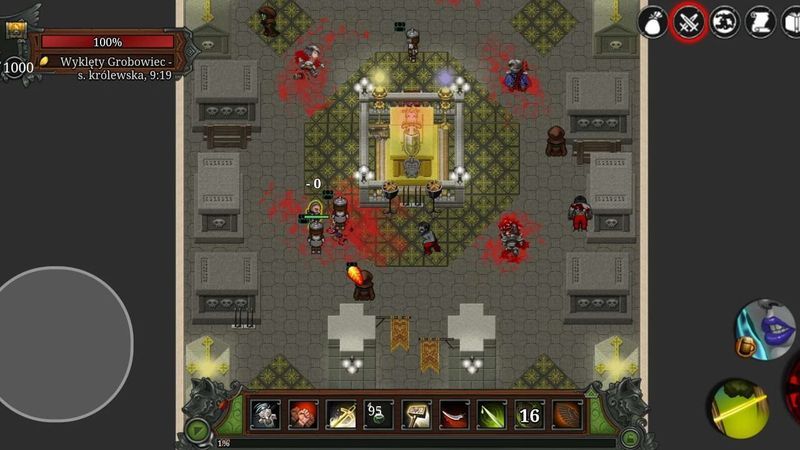Tap the virtual joystick circle
800x450 pixels.
point(66,331)
